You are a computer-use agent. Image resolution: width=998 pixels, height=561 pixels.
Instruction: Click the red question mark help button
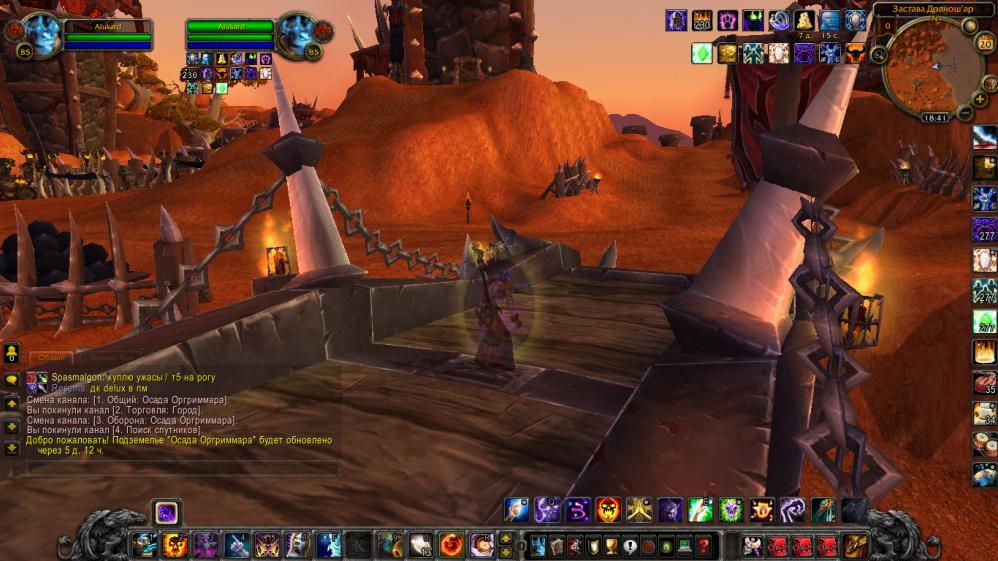(x=704, y=546)
